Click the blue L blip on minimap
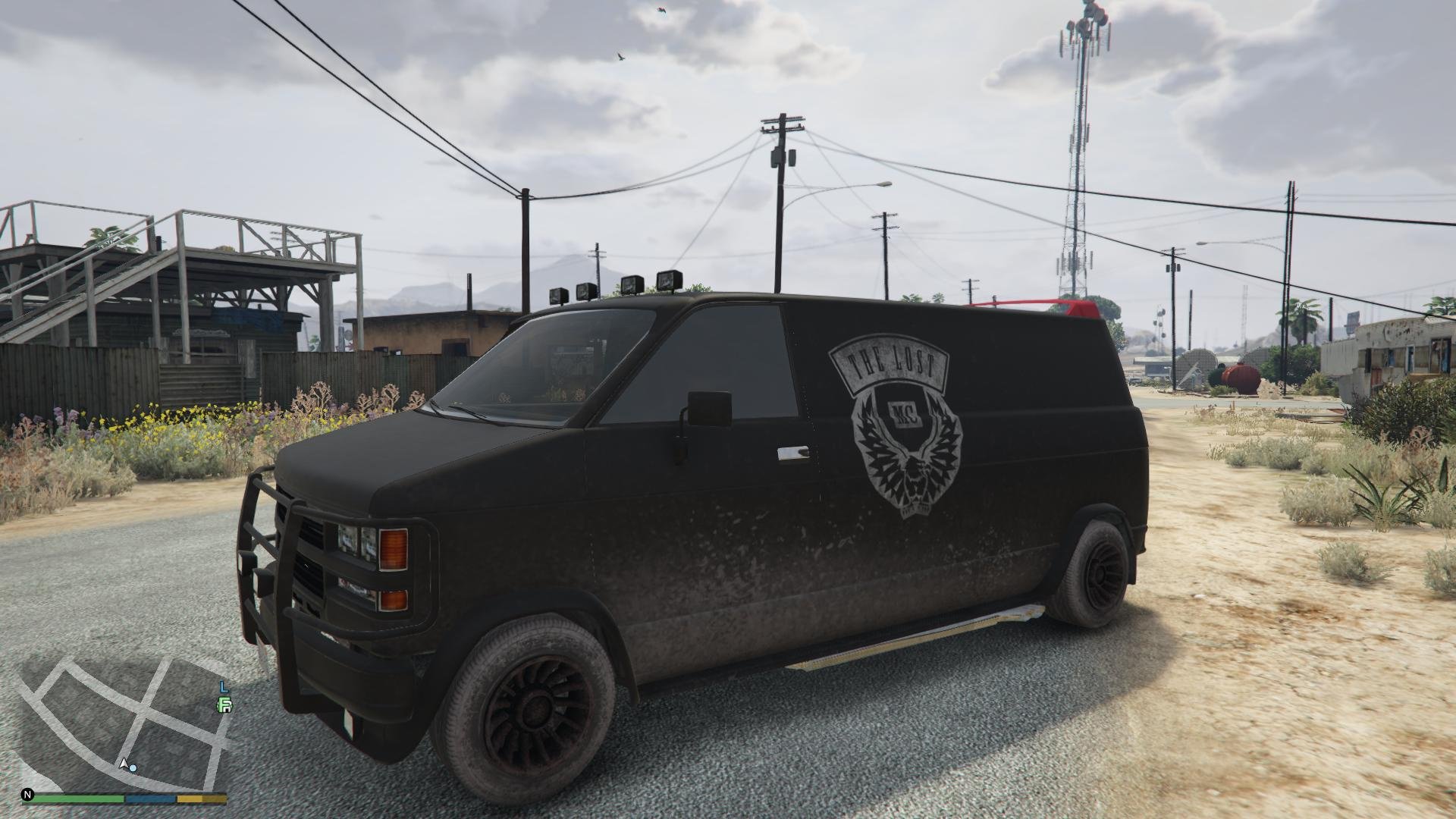 coord(224,687)
